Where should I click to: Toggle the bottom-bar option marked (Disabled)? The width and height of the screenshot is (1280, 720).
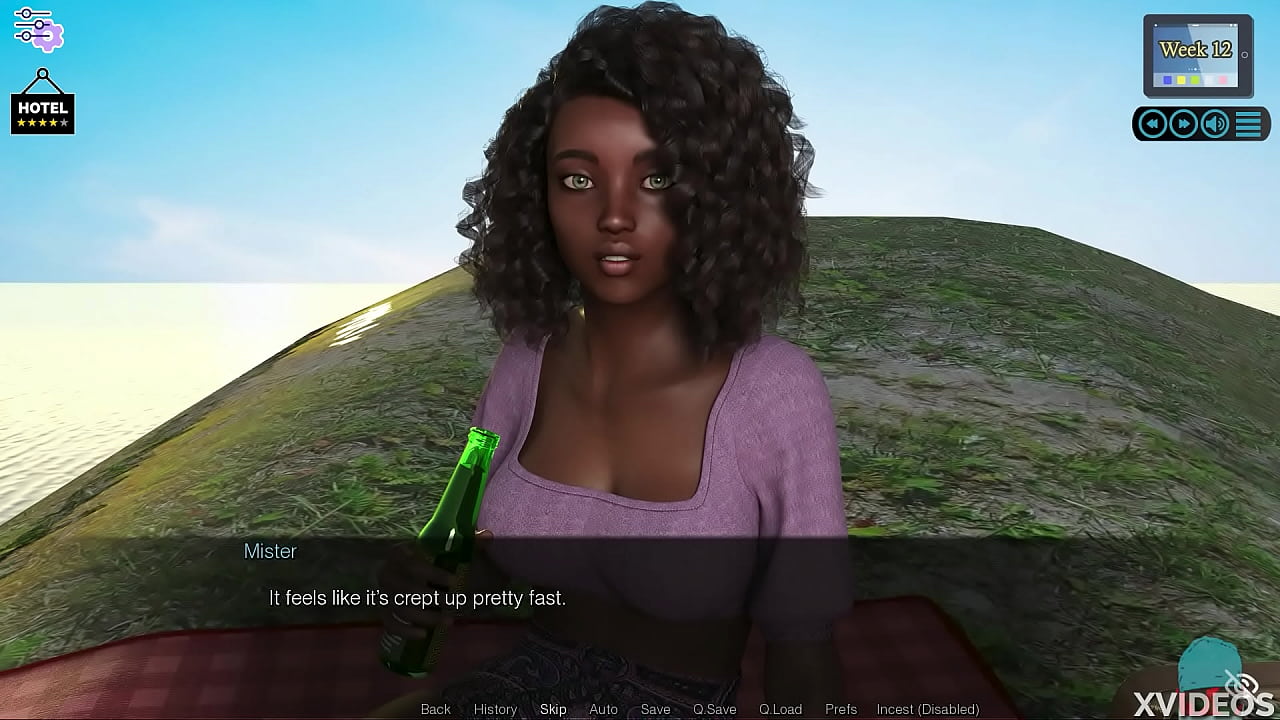(927, 709)
